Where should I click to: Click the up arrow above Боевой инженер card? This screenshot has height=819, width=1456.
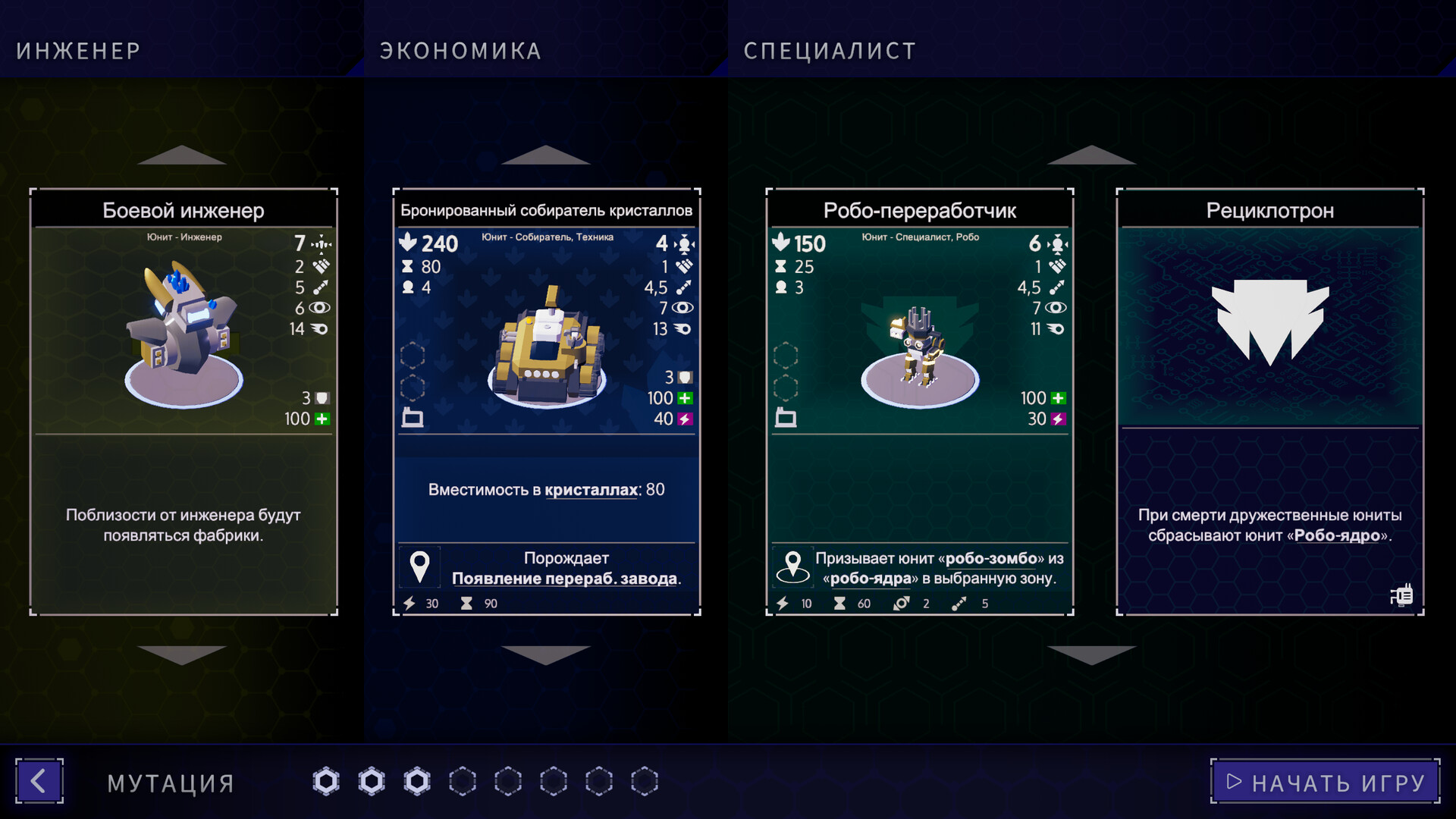pos(182,156)
